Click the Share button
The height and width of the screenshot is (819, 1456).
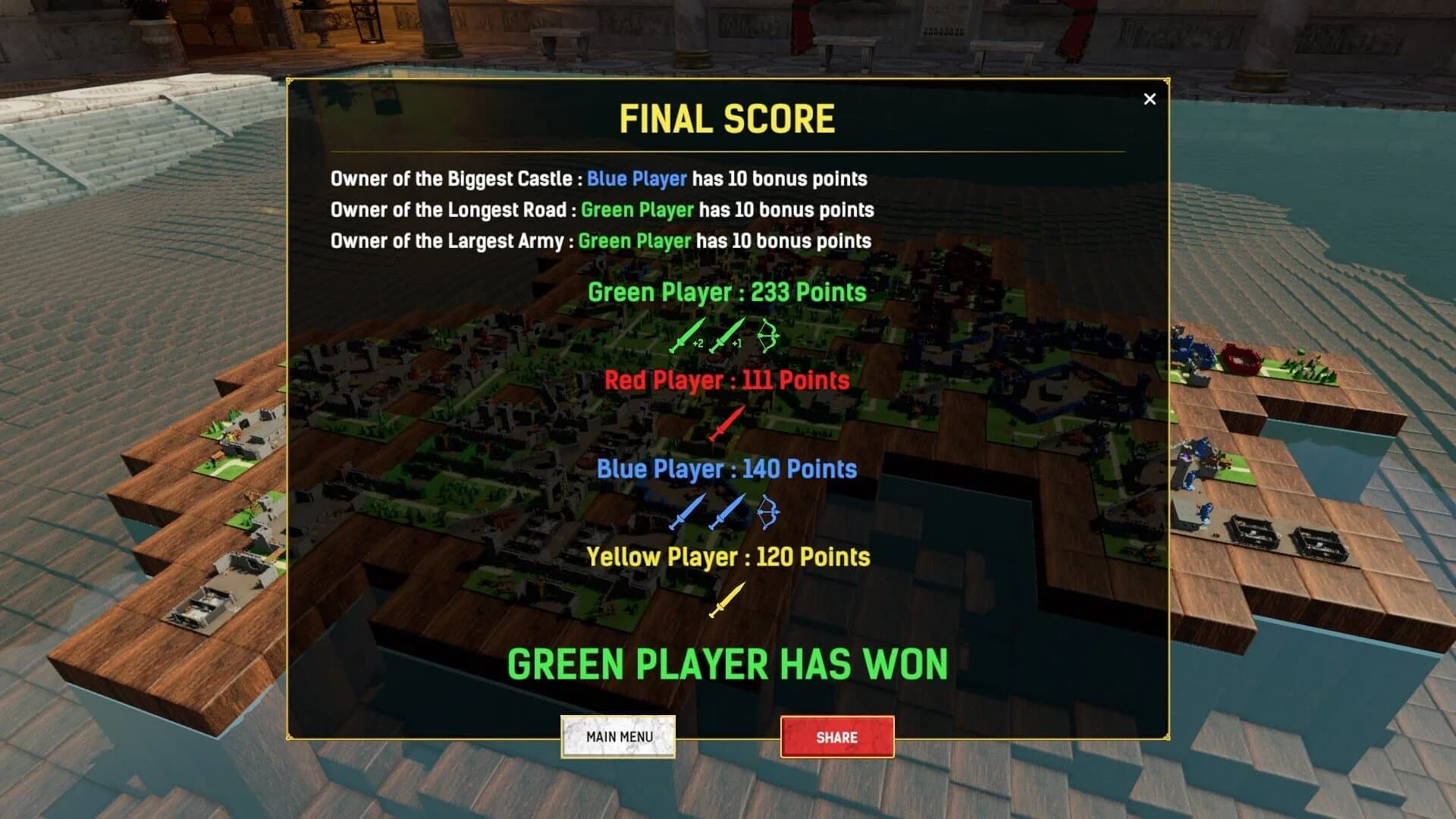[x=837, y=736]
